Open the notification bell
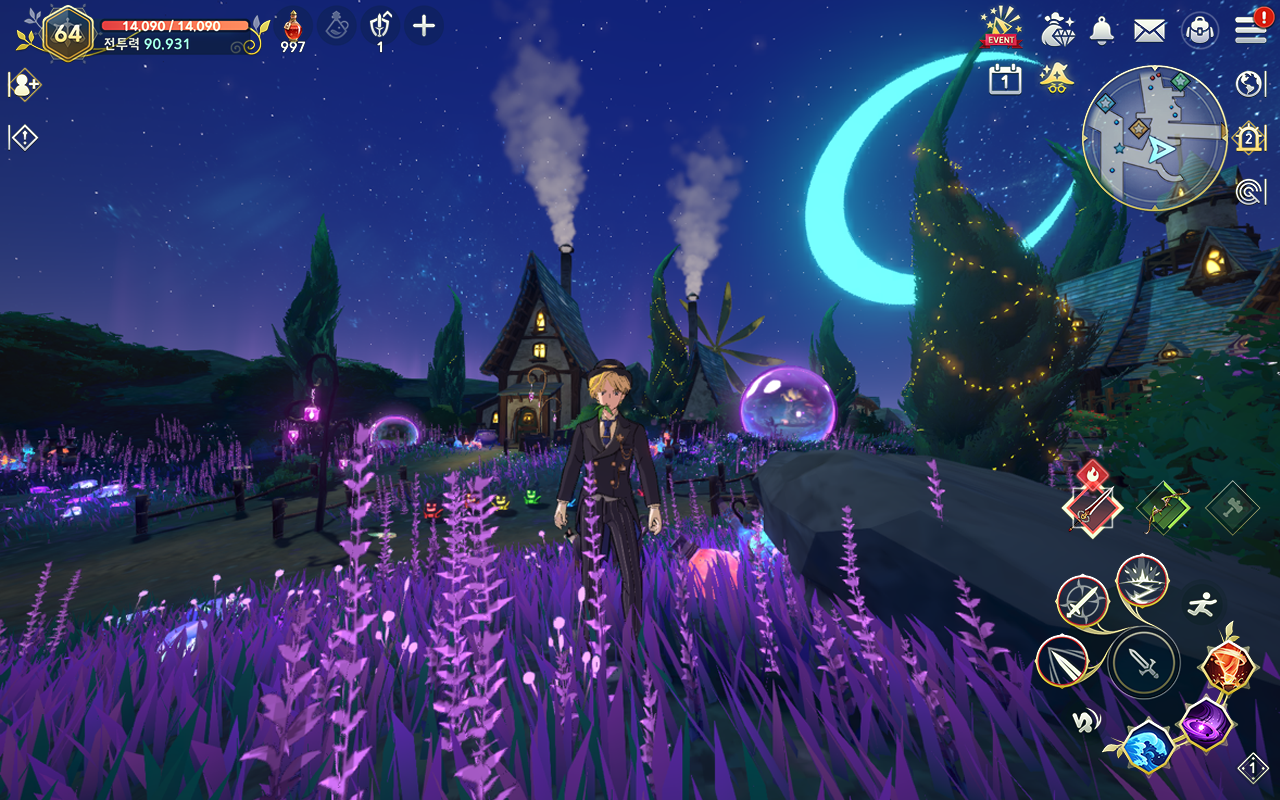Image resolution: width=1280 pixels, height=800 pixels. (x=1102, y=30)
